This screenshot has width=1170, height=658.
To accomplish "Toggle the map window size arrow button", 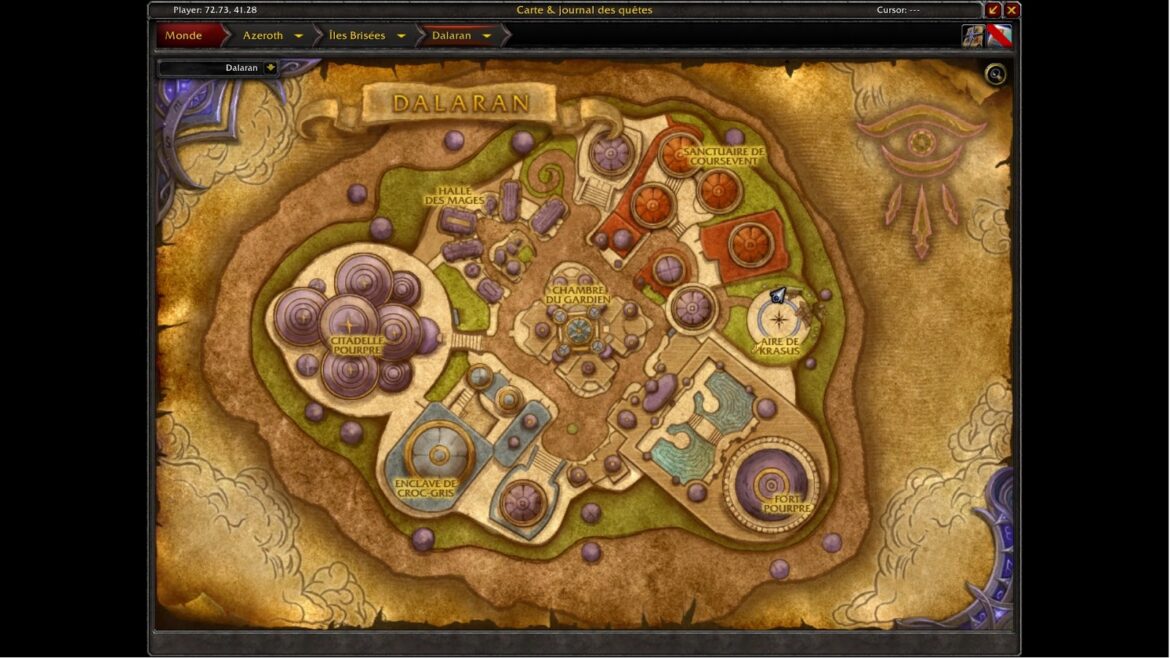I will pyautogui.click(x=994, y=10).
